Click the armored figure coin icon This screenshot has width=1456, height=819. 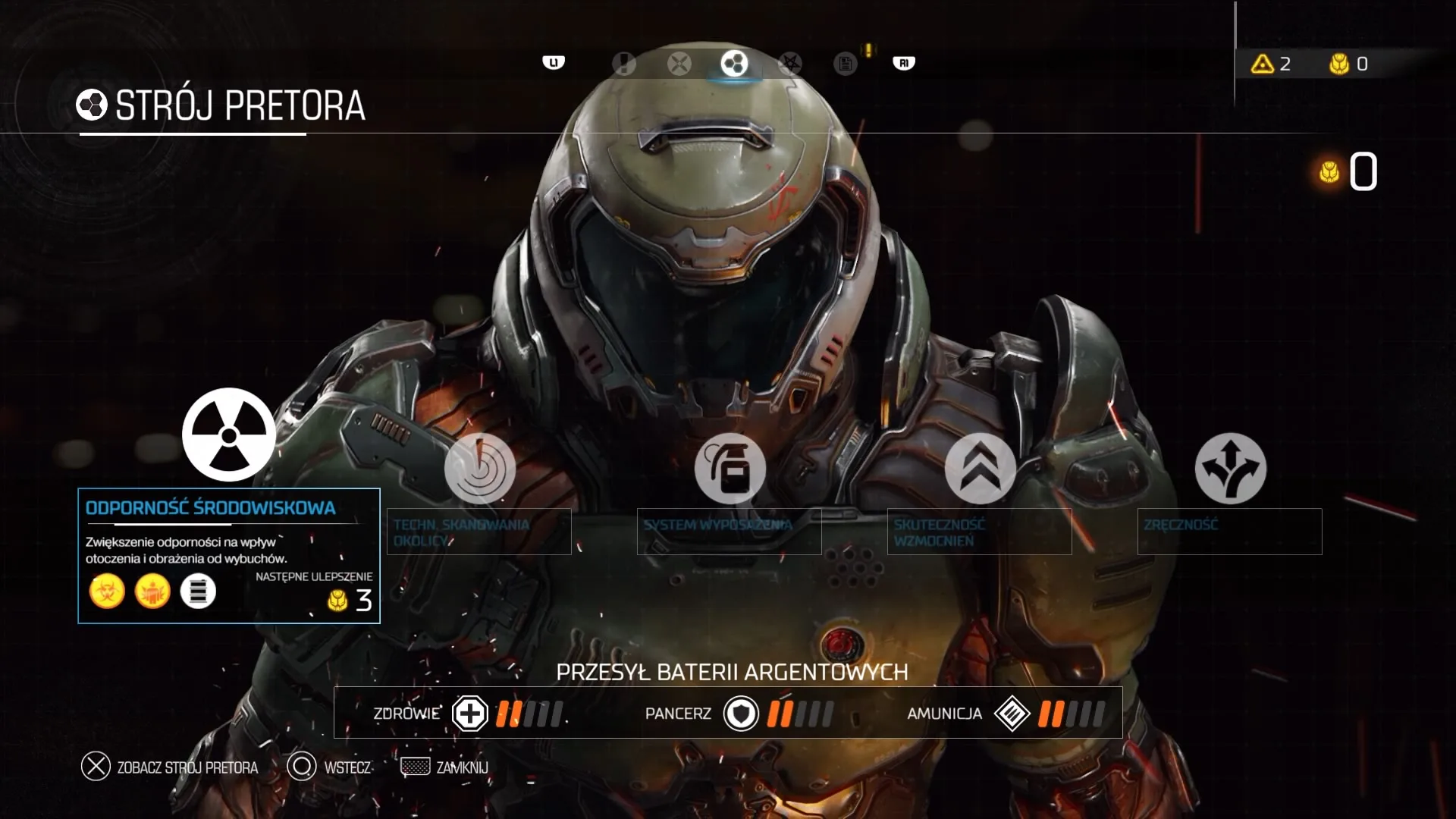click(x=153, y=591)
